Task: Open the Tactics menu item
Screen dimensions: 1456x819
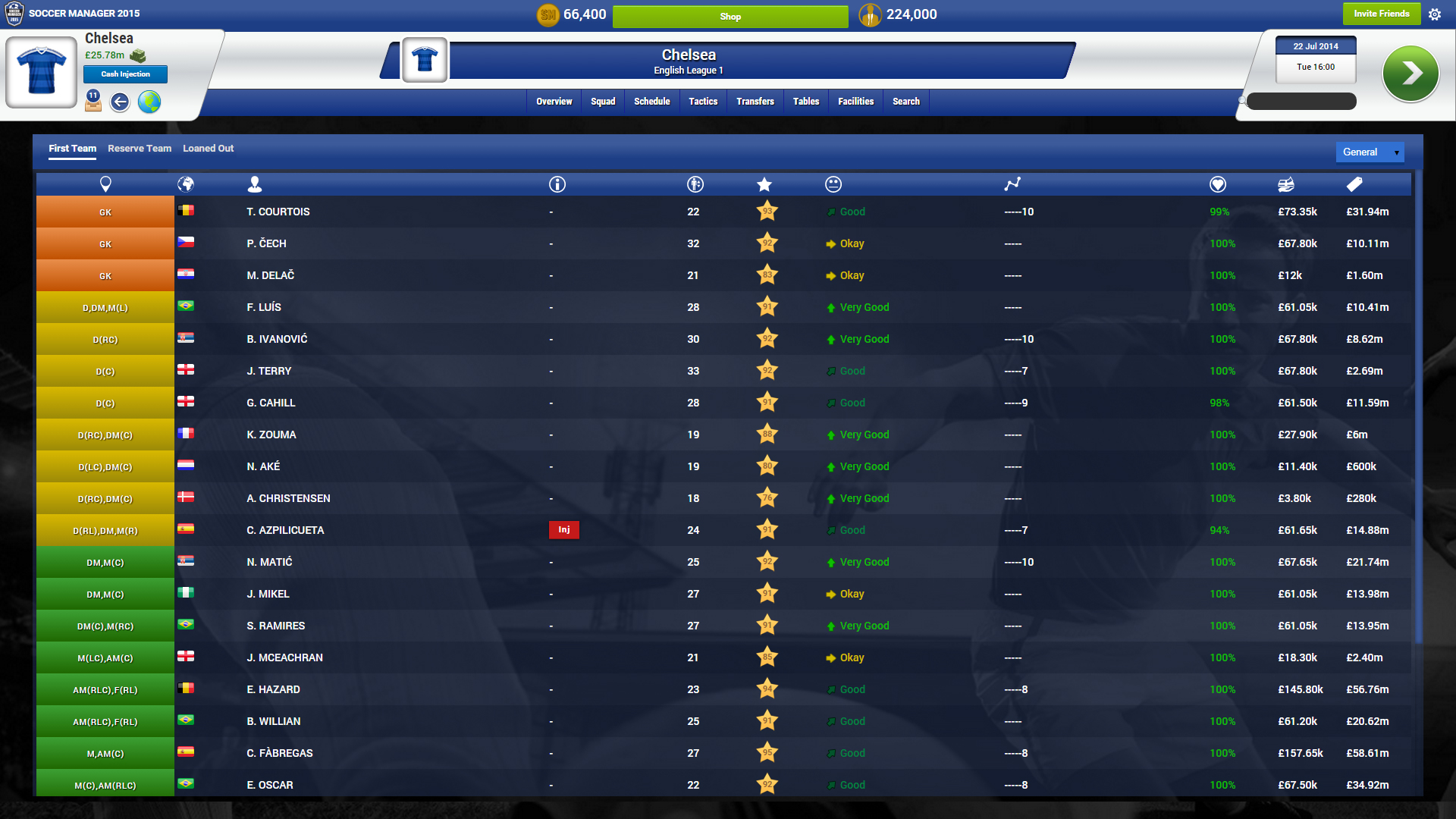Action: 703,101
